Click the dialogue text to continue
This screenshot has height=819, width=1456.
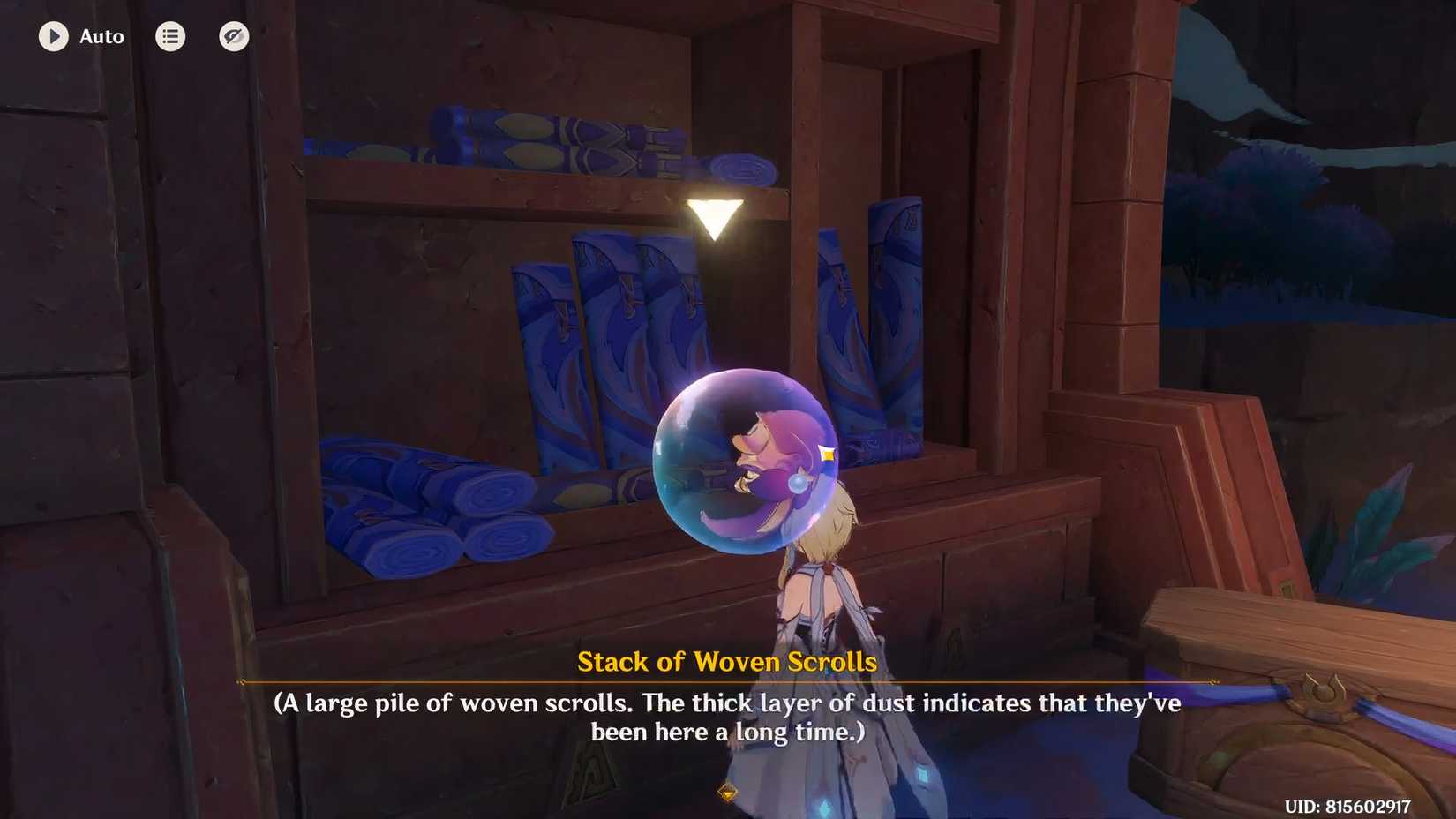click(x=728, y=717)
